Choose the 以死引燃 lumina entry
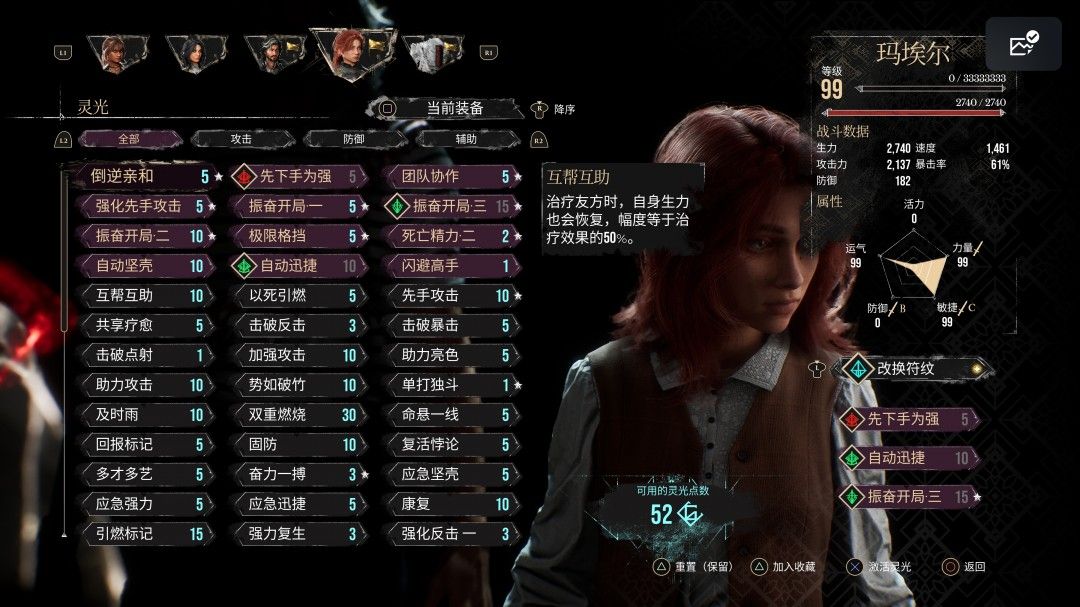This screenshot has height=607, width=1080. [296, 295]
